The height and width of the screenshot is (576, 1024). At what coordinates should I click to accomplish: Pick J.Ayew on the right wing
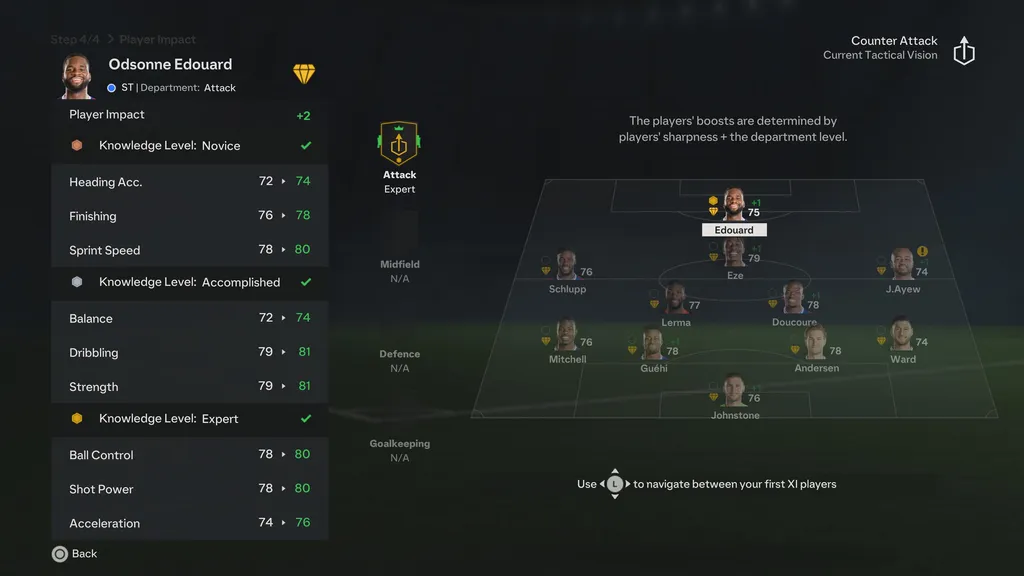coord(902,267)
